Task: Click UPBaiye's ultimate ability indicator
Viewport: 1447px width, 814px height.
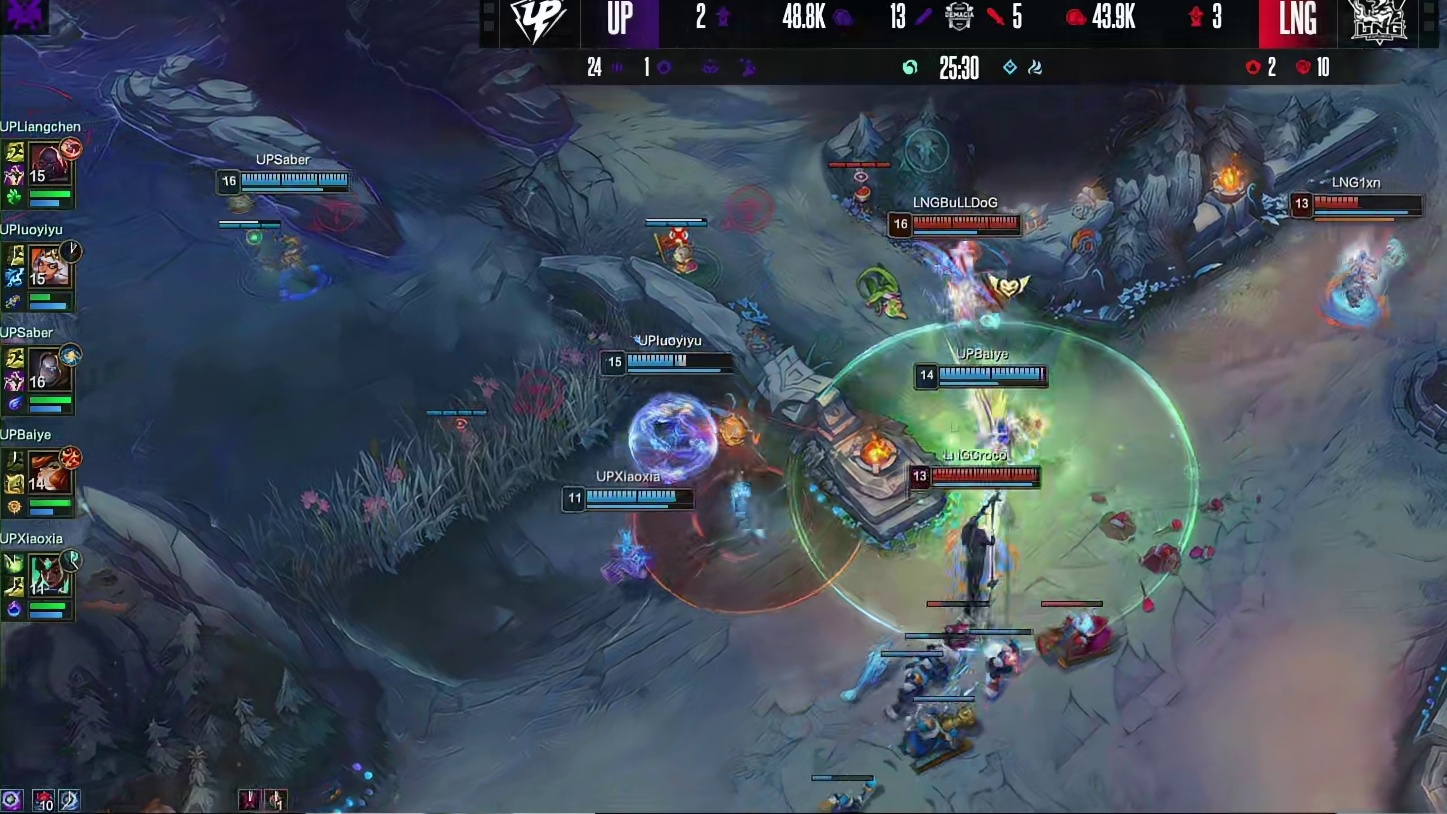Action: click(71, 457)
